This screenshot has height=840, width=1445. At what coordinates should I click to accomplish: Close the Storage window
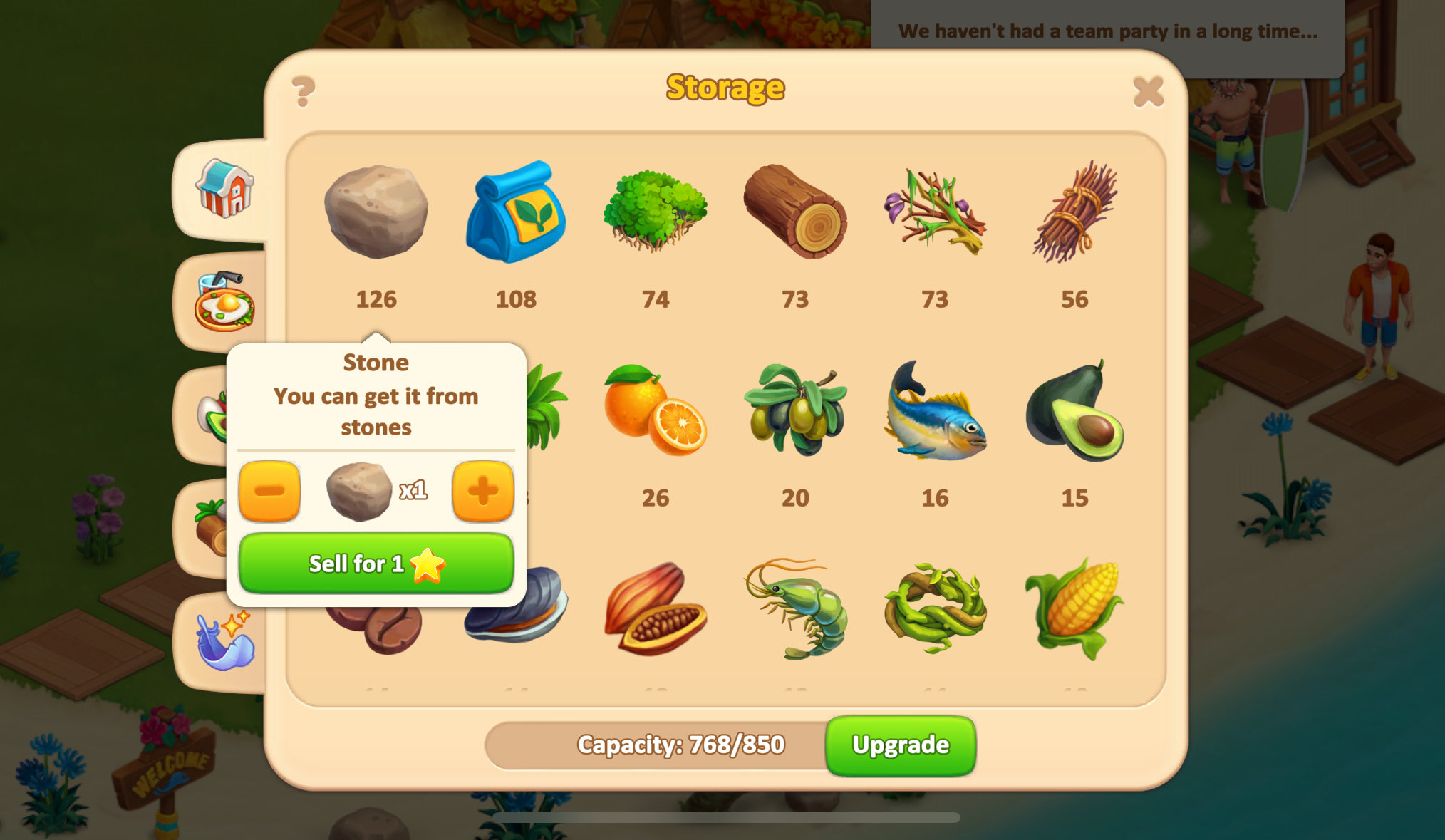[x=1148, y=91]
